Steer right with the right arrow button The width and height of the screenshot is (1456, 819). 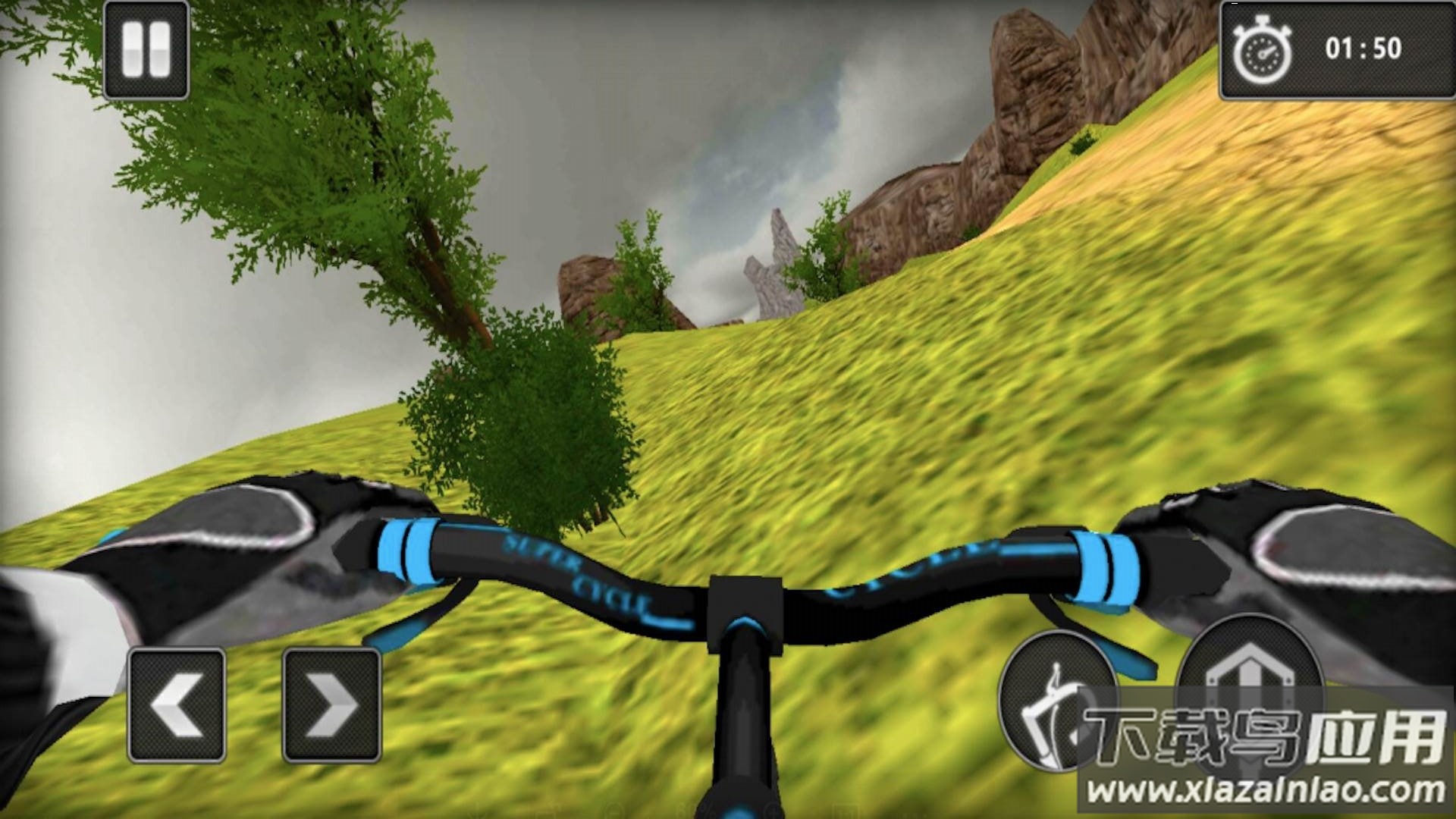coord(332,705)
